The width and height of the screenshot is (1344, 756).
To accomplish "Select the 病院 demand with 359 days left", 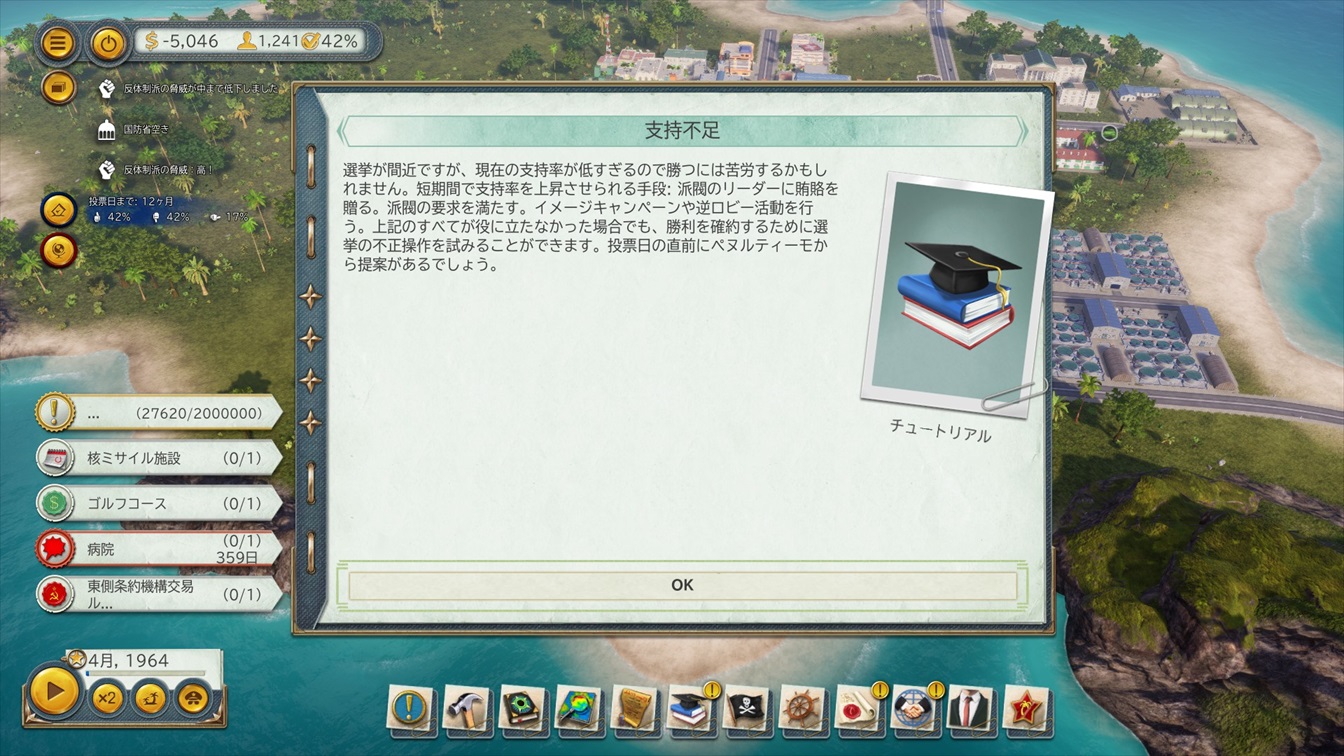I will point(160,548).
